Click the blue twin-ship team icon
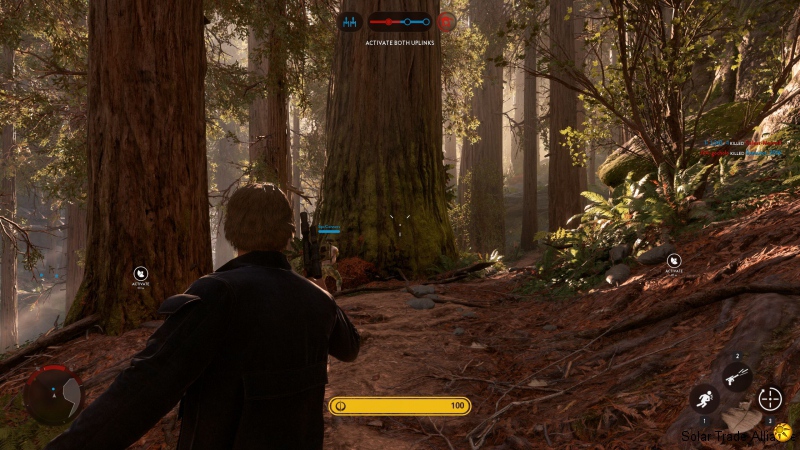The image size is (800, 450). point(350,21)
